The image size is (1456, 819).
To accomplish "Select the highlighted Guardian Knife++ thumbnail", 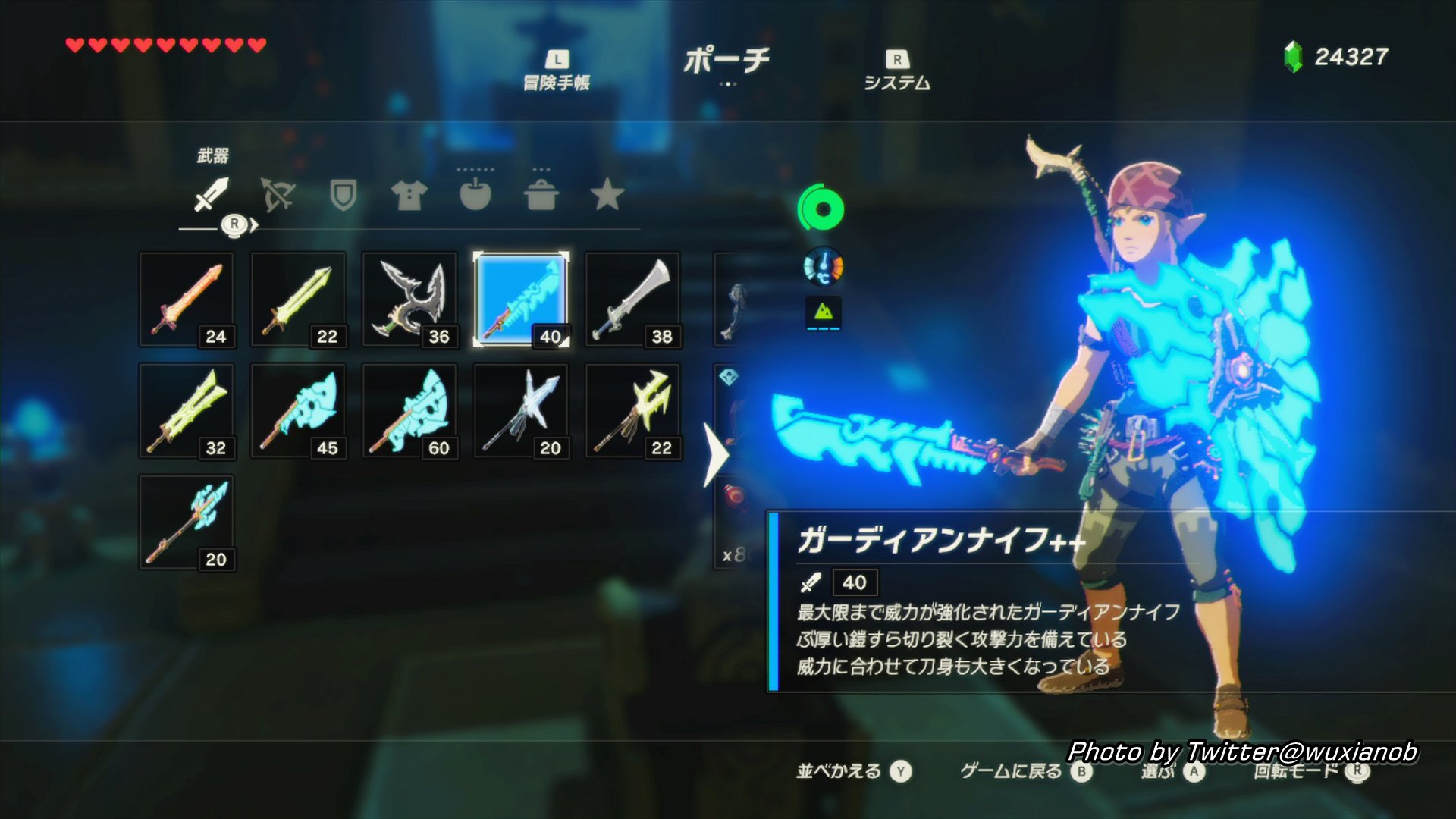I will (x=521, y=299).
